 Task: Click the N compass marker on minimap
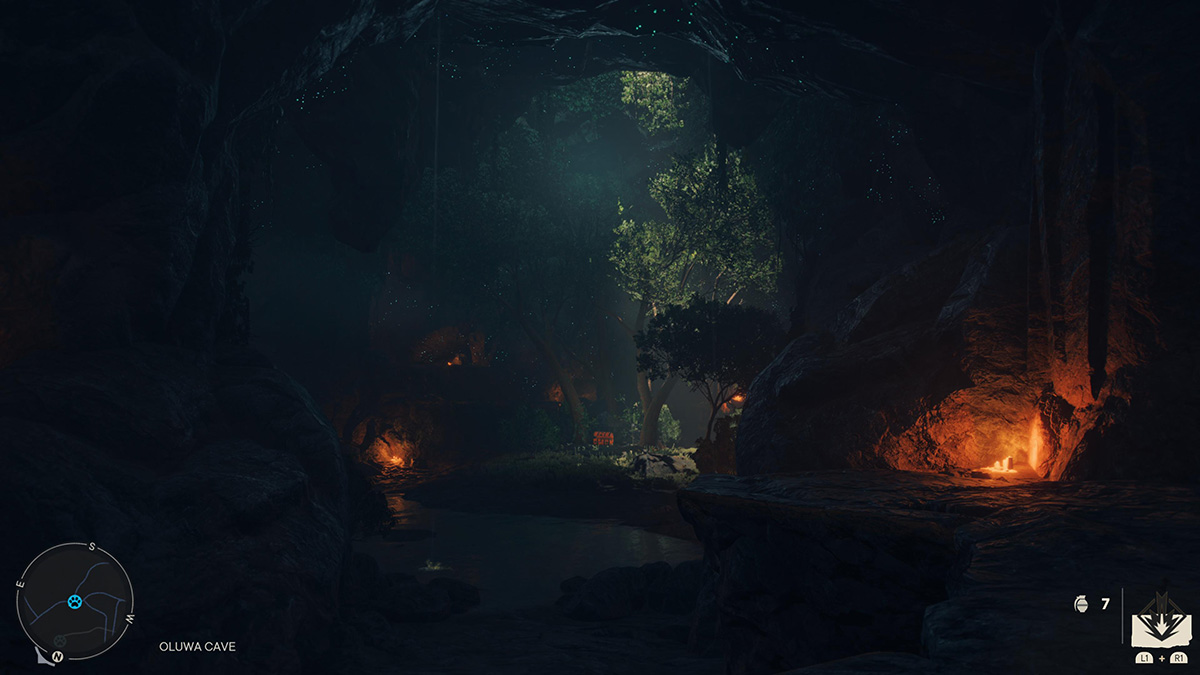pos(58,656)
